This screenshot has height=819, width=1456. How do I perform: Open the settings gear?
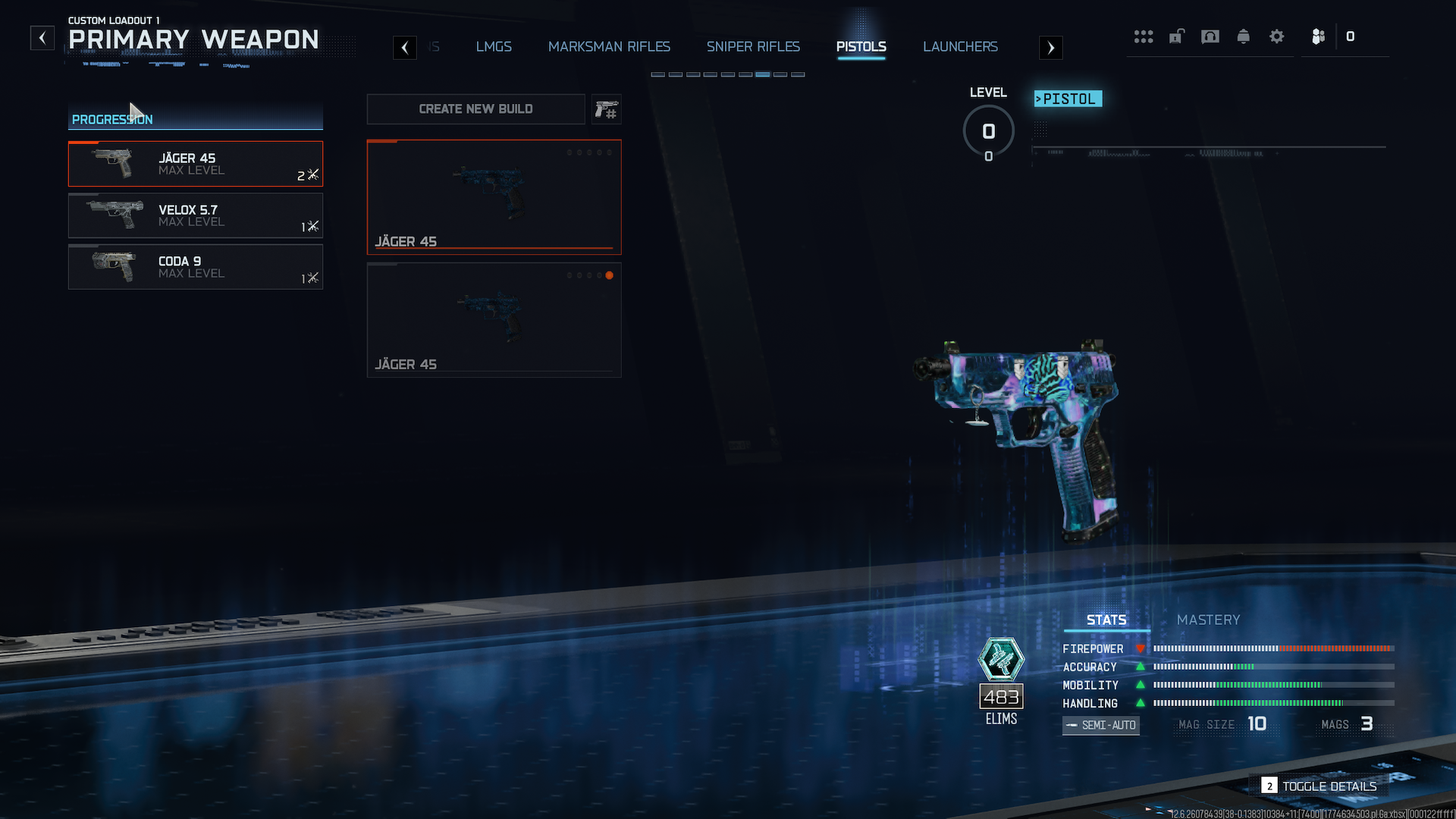click(x=1276, y=36)
